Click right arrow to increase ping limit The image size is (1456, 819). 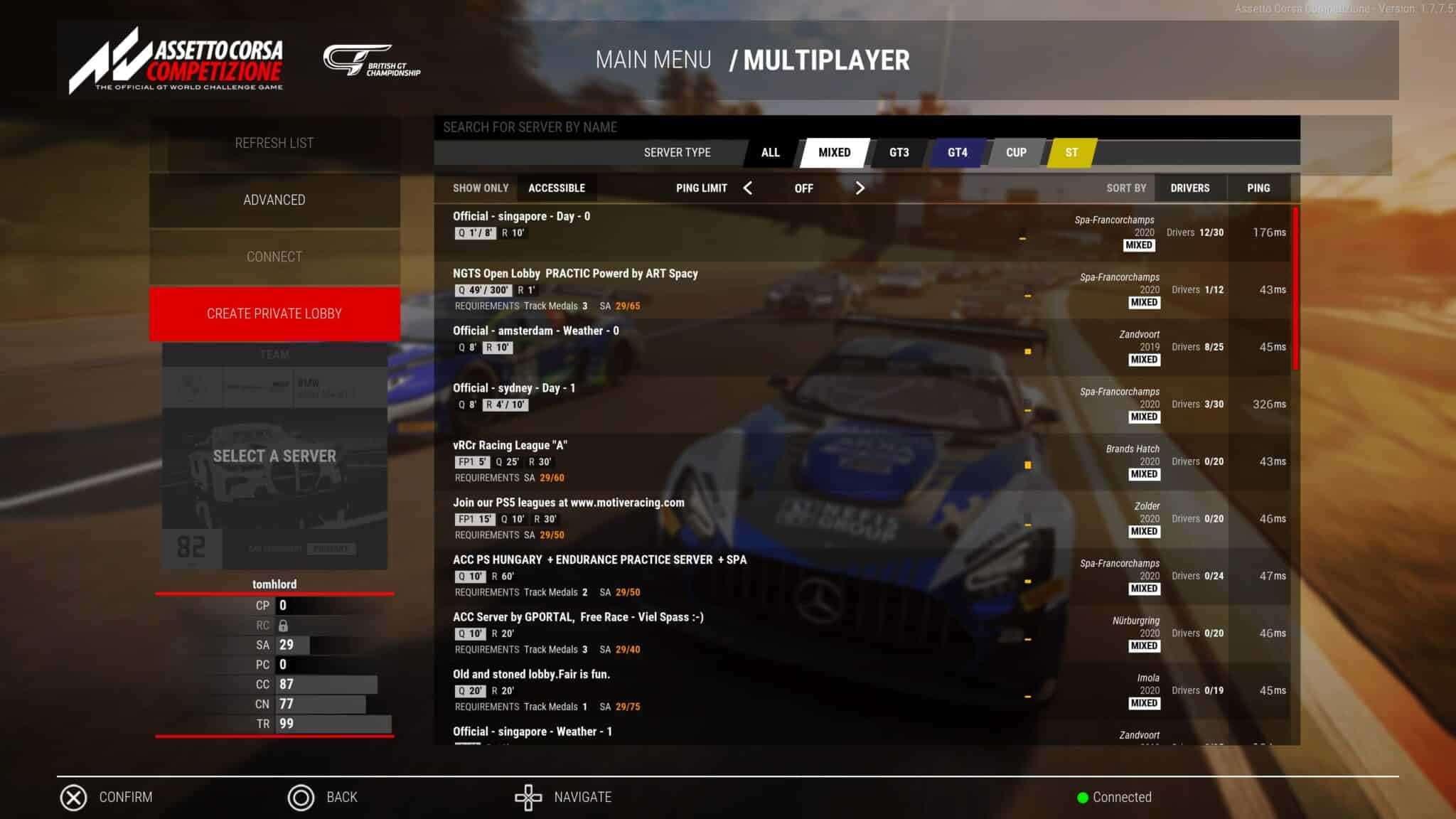861,188
